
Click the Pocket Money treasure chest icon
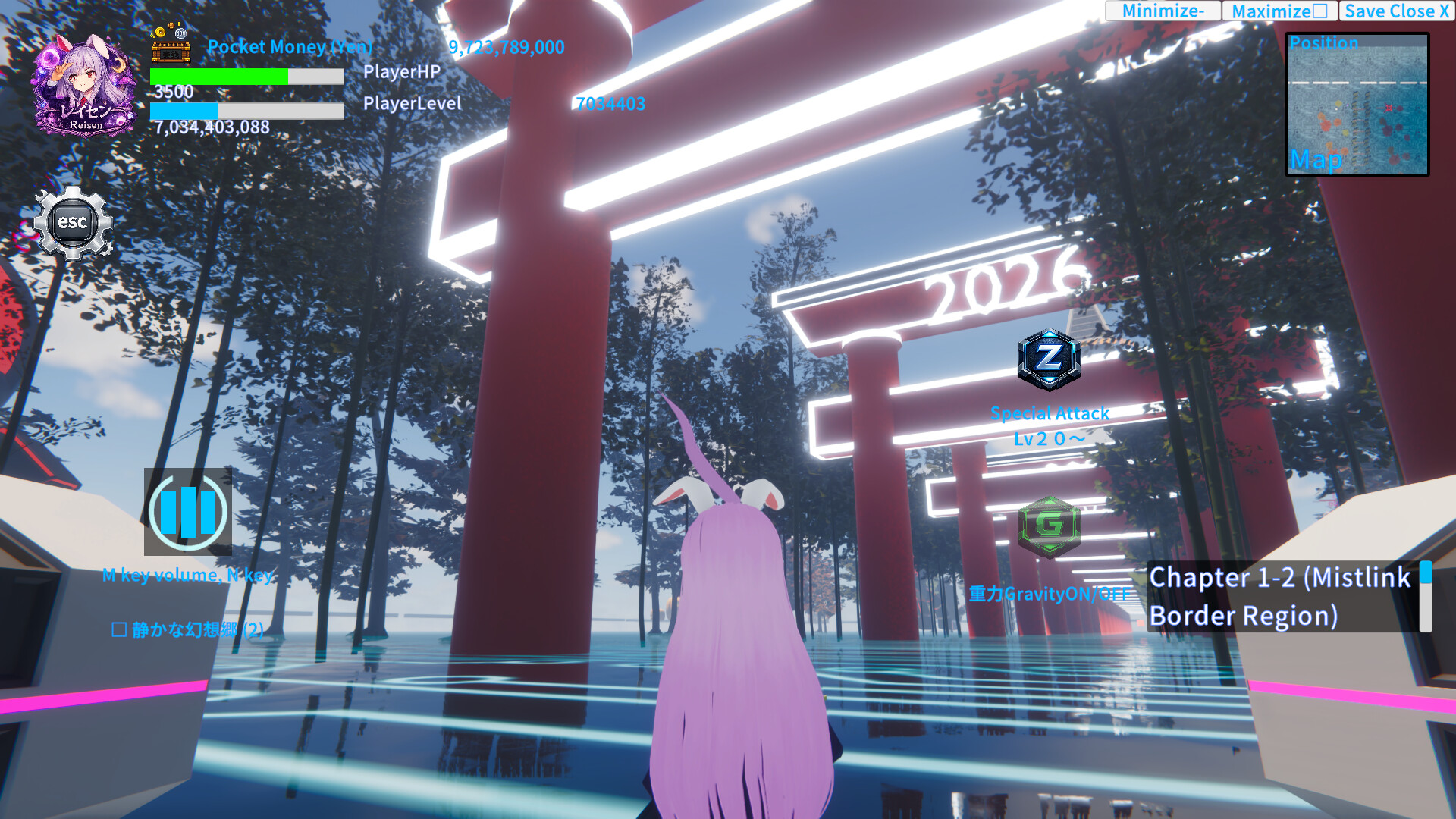pyautogui.click(x=170, y=52)
